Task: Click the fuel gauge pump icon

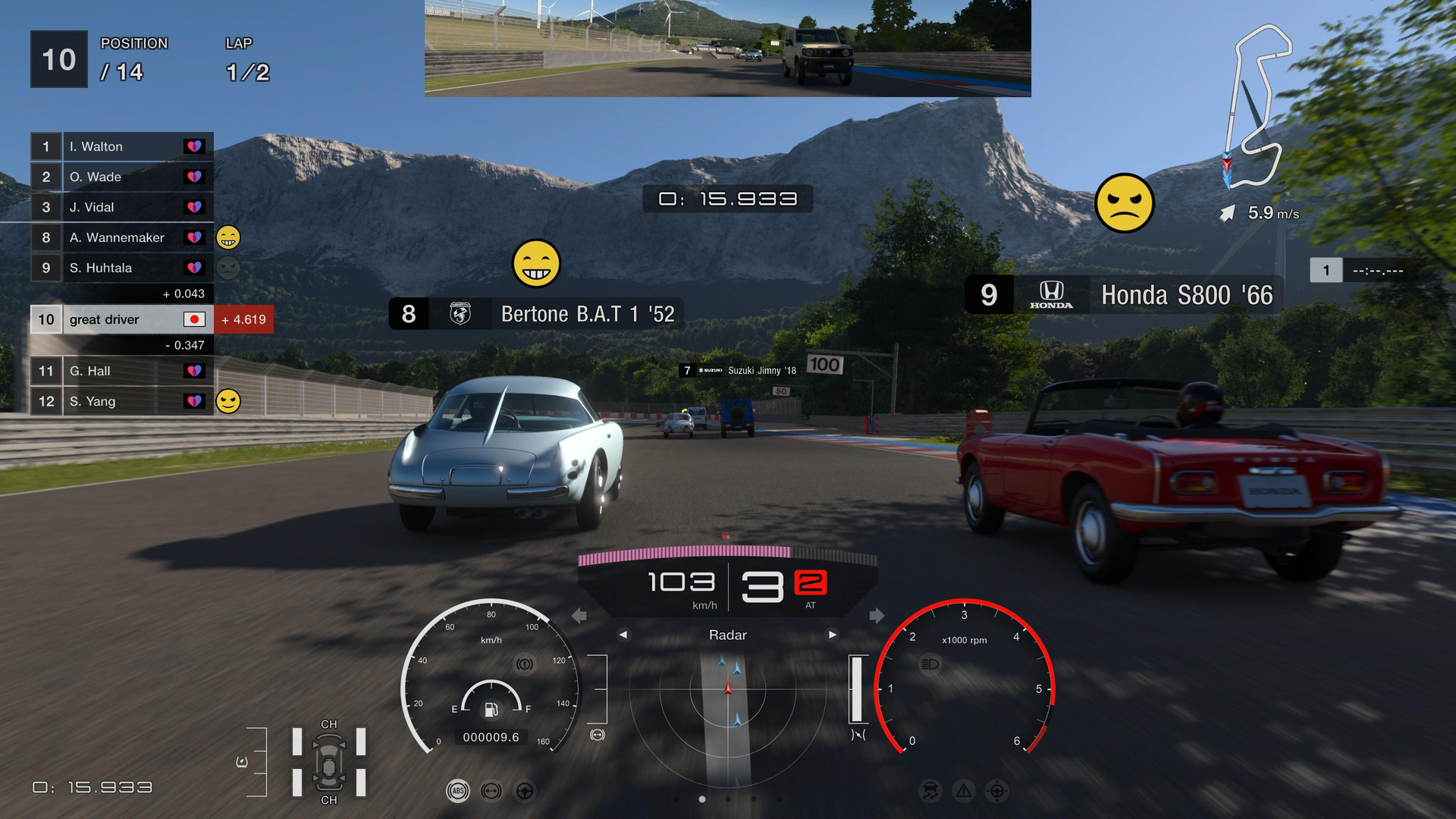Action: tap(491, 710)
